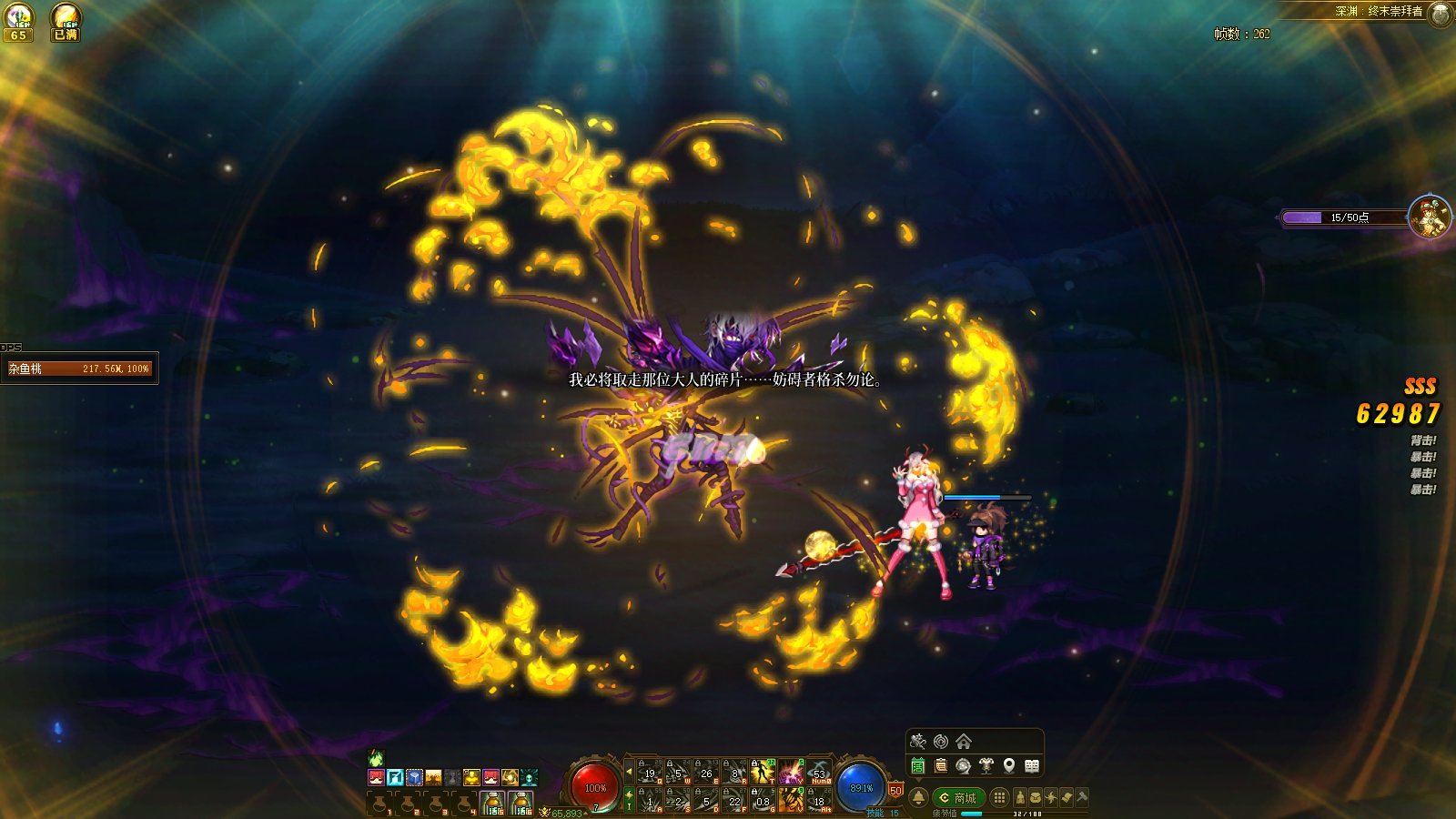Click the notification bell icon
This screenshot has width=1456, height=819.
click(919, 798)
